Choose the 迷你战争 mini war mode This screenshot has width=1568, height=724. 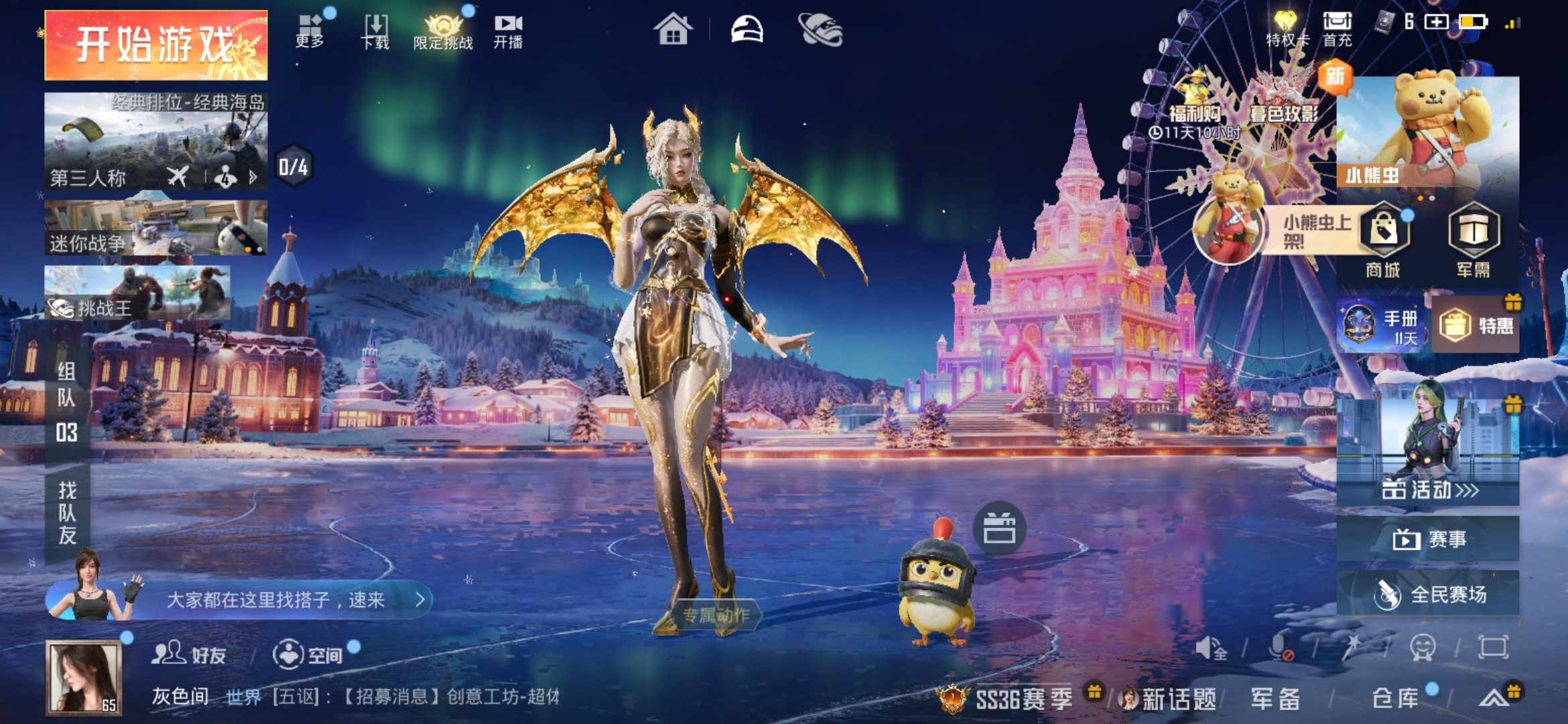point(155,229)
